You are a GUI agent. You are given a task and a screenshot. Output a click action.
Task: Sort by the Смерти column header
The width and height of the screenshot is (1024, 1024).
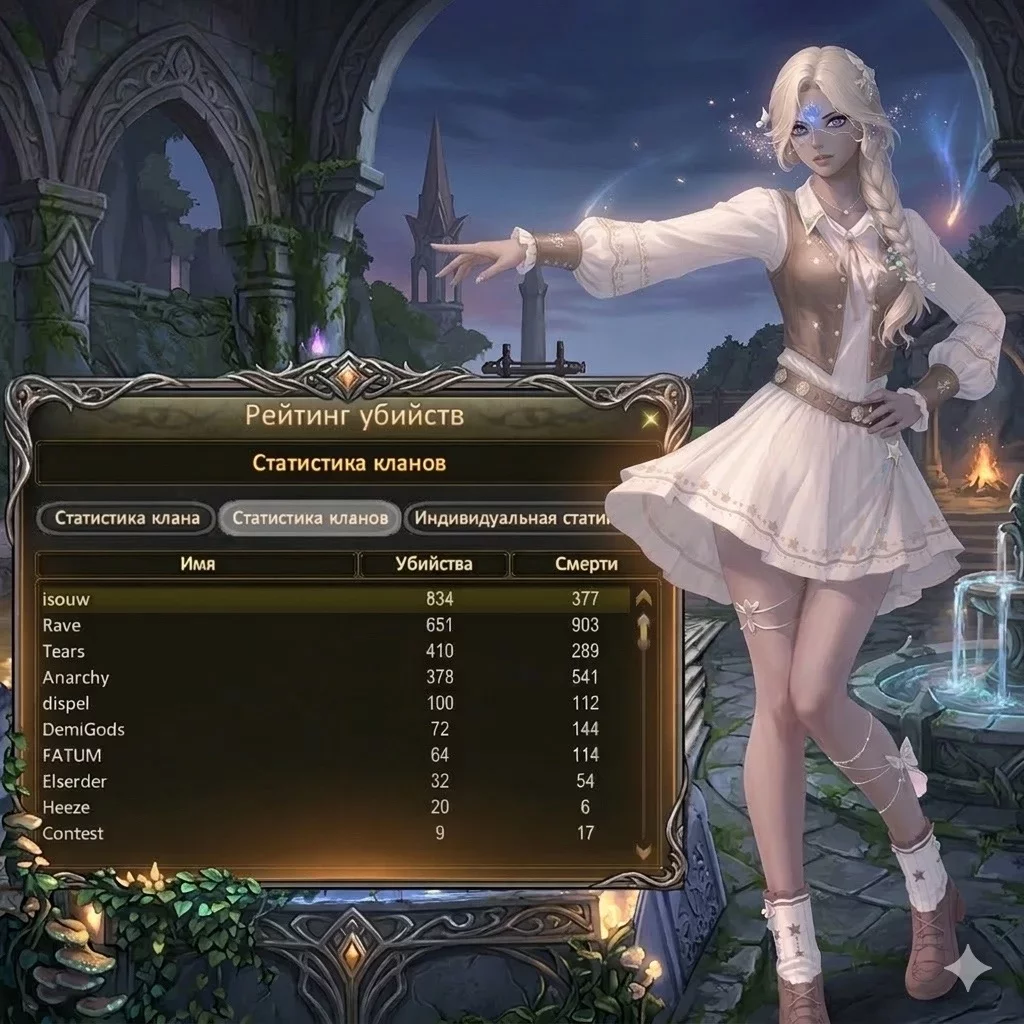585,564
